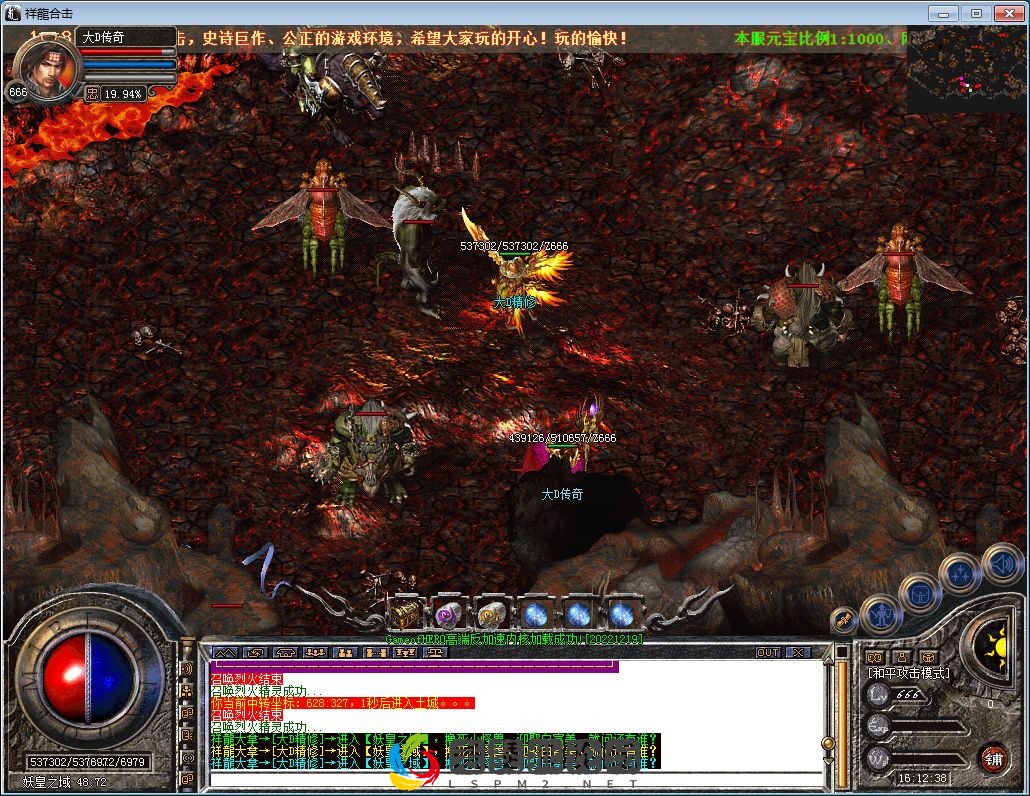Click the first chat channel filter button

coord(224,652)
